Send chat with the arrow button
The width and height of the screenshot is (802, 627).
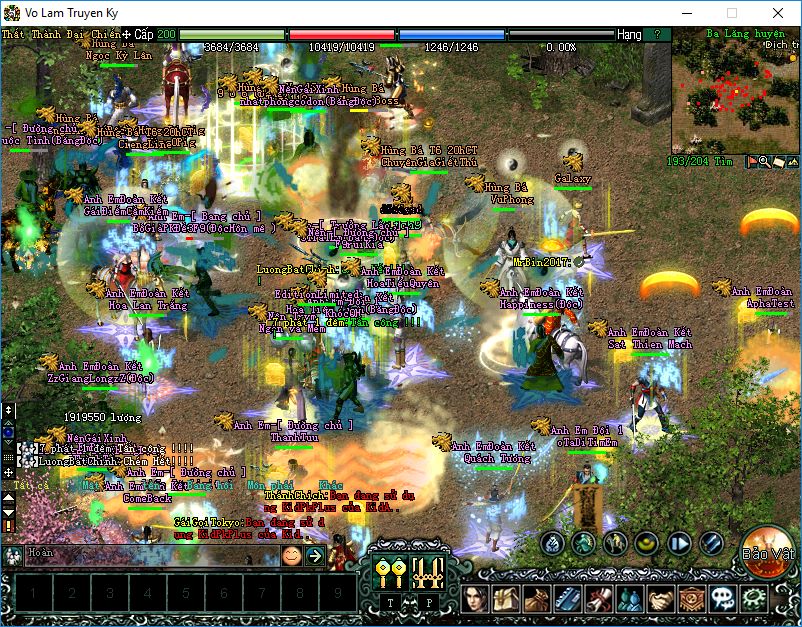314,556
